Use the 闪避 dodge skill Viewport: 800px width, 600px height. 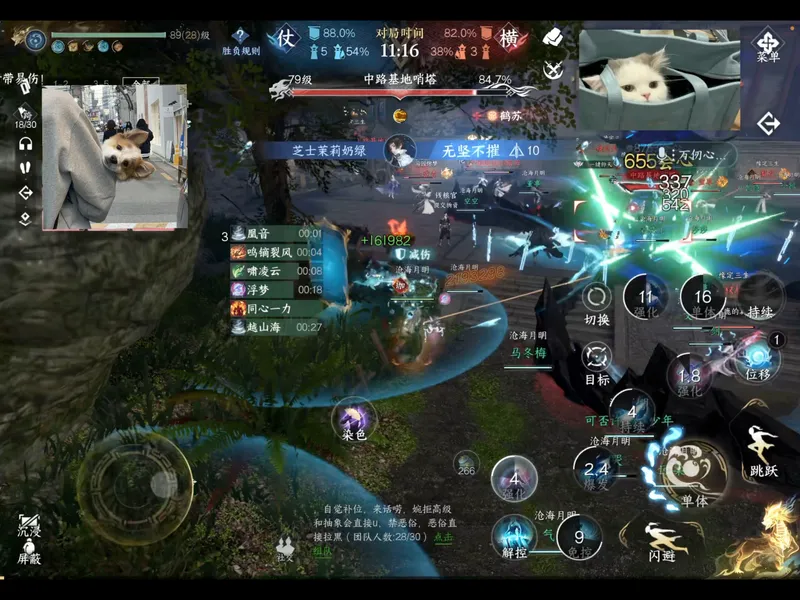[661, 540]
